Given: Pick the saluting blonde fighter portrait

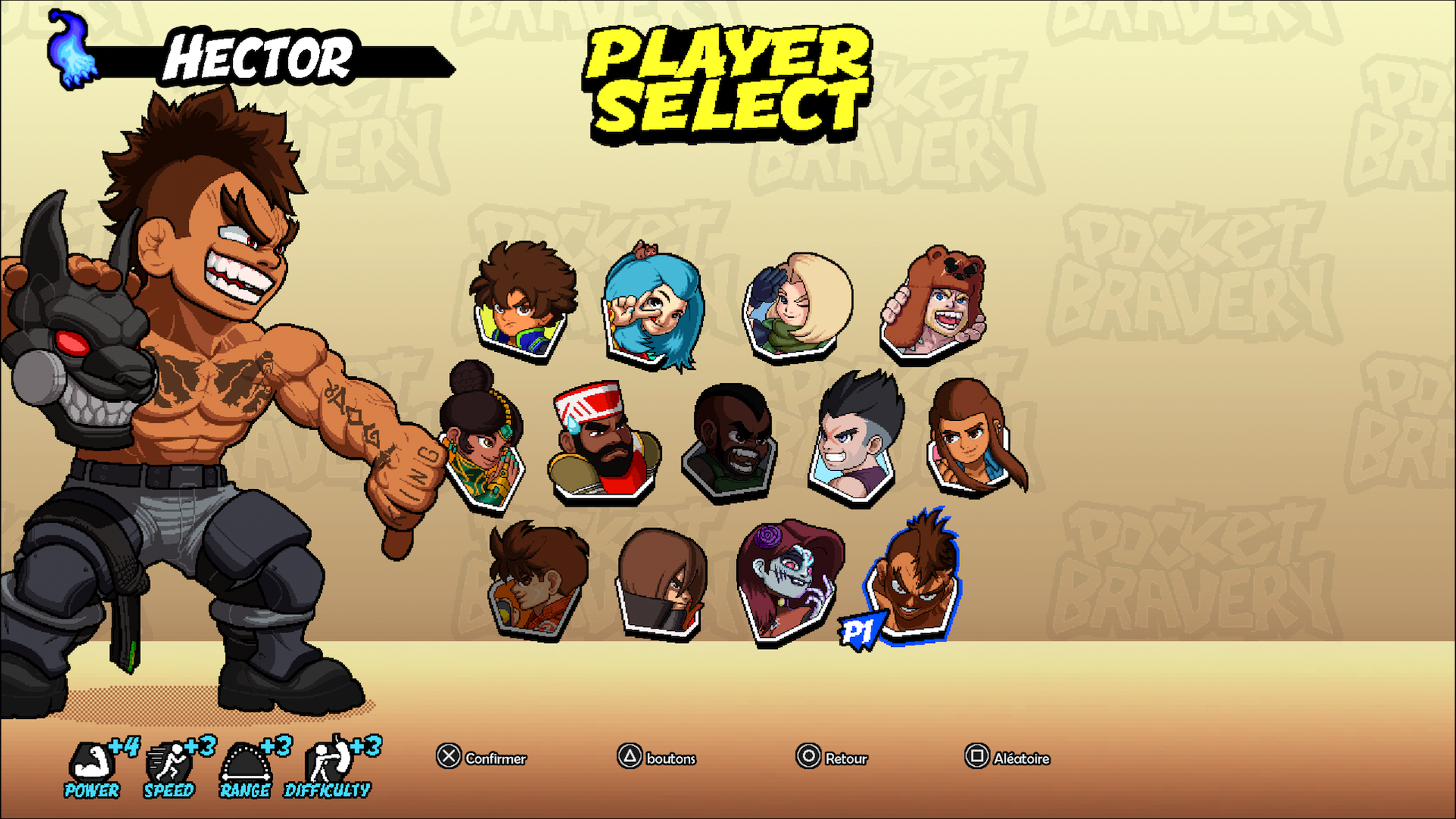Looking at the screenshot, I should (x=796, y=305).
